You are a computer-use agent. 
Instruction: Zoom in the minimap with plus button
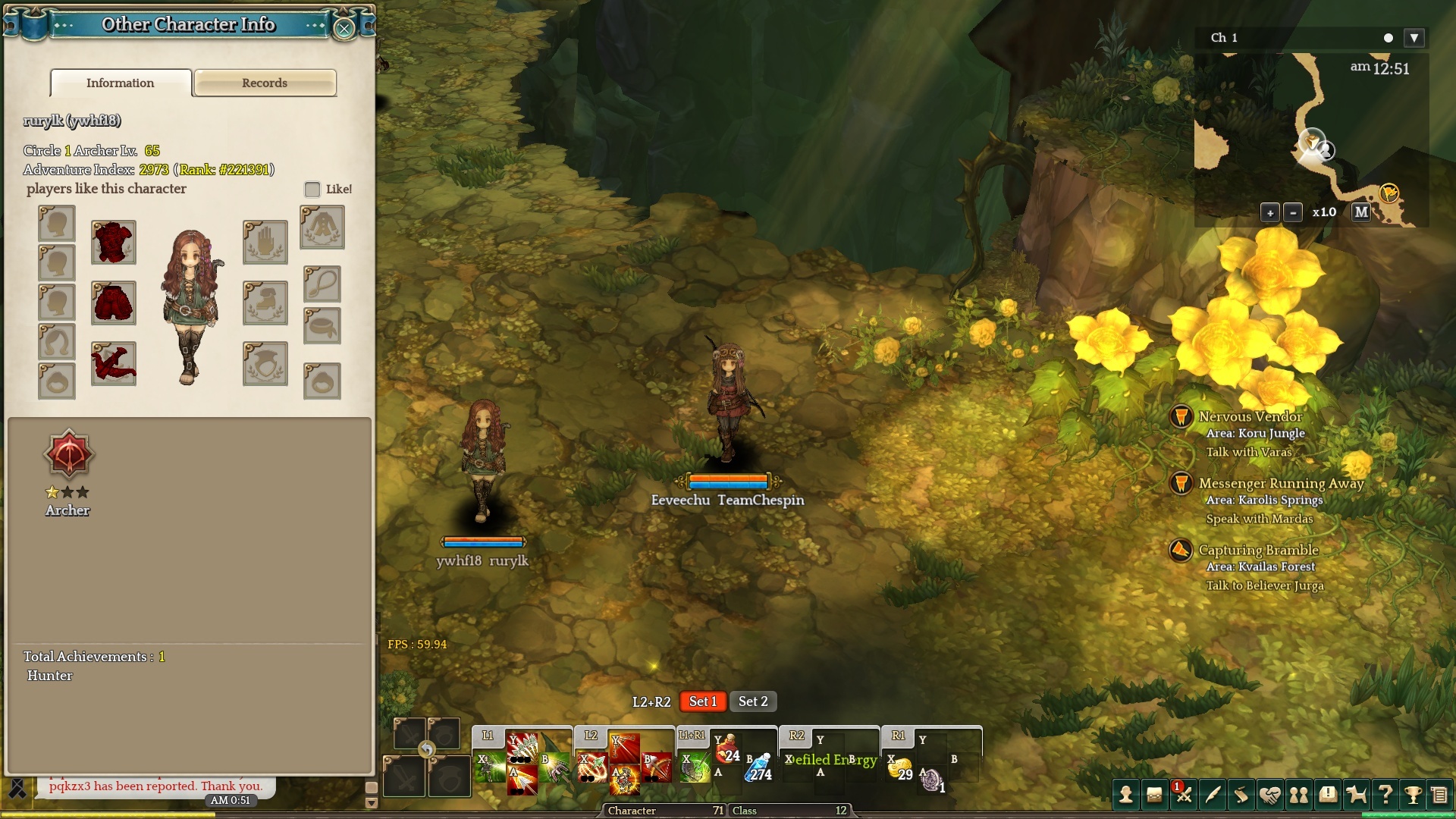tap(1270, 213)
